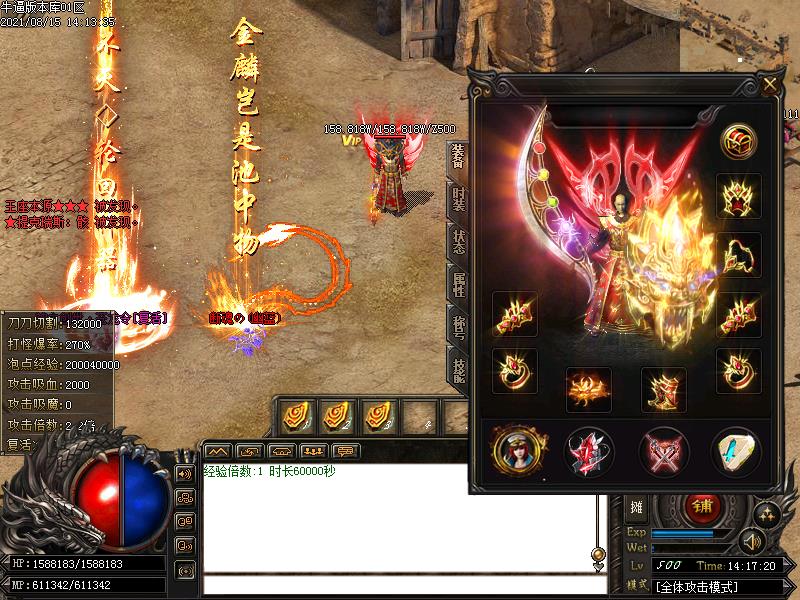
Task: Use the first golden spiral hotbar skill
Action: pyautogui.click(x=296, y=414)
